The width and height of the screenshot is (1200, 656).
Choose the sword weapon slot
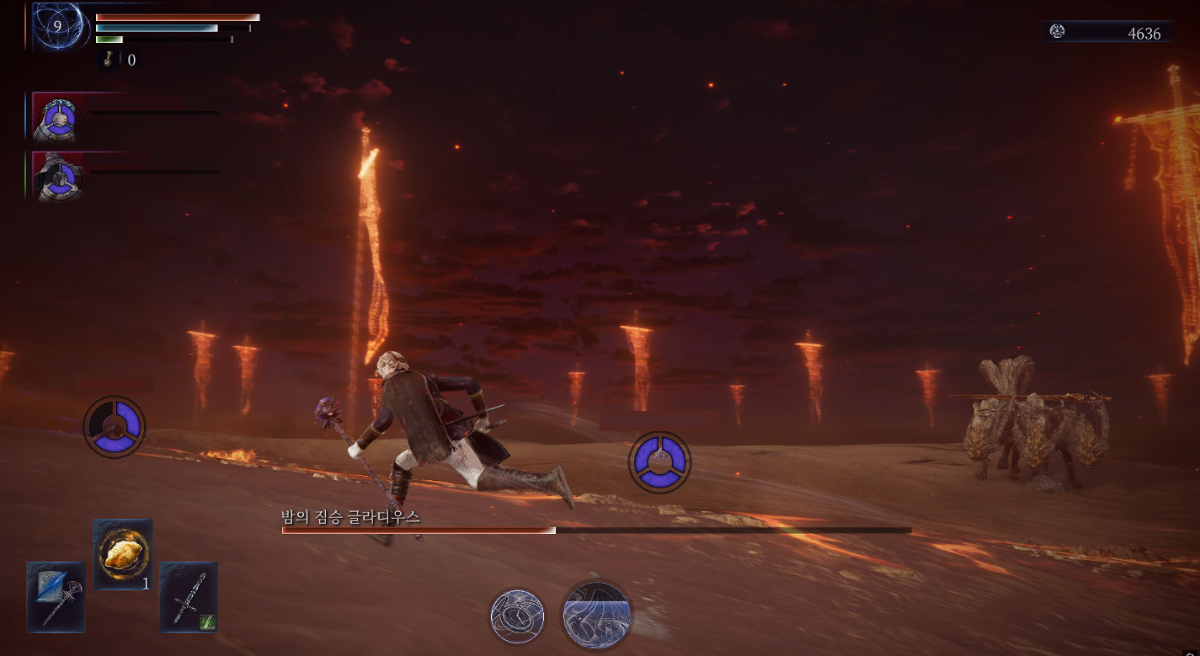coord(188,596)
